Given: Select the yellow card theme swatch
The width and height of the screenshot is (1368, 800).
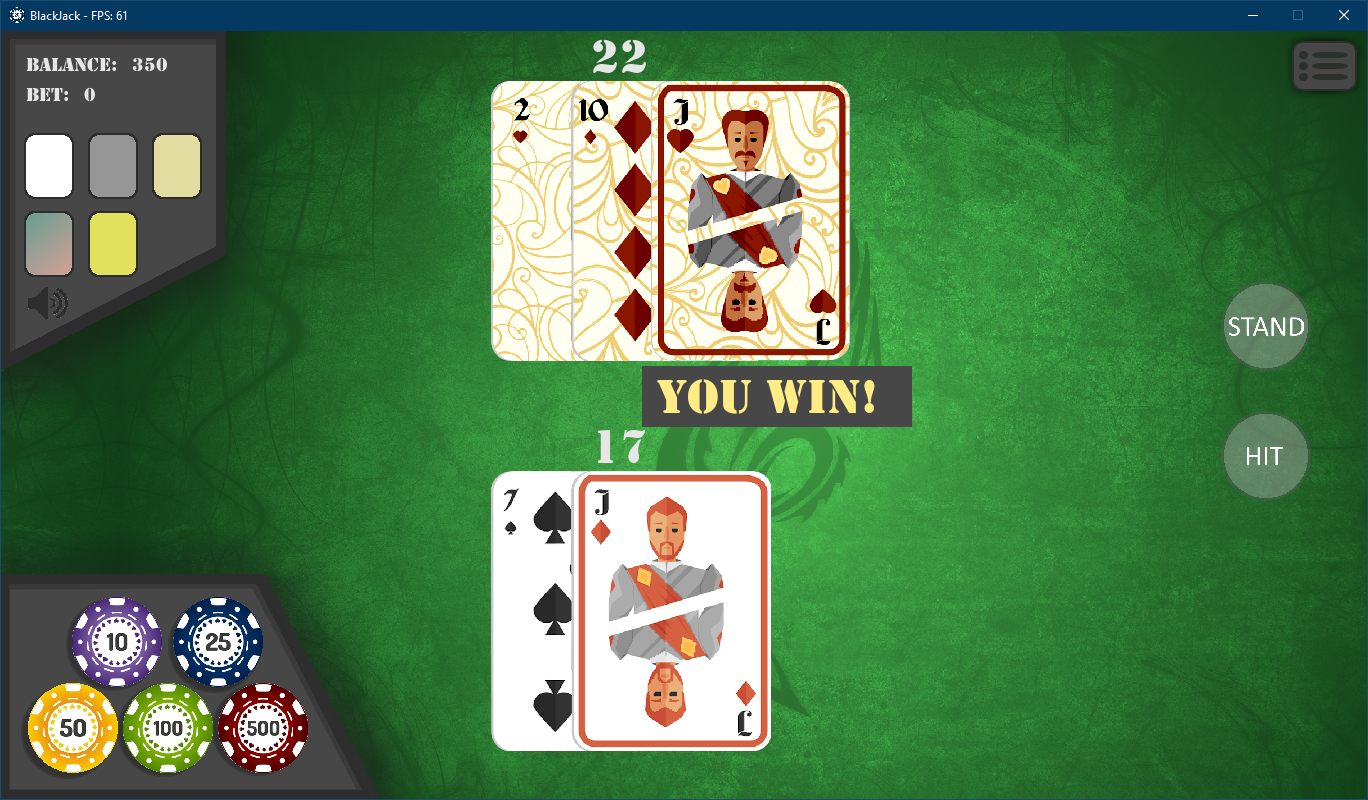Looking at the screenshot, I should click(x=112, y=244).
